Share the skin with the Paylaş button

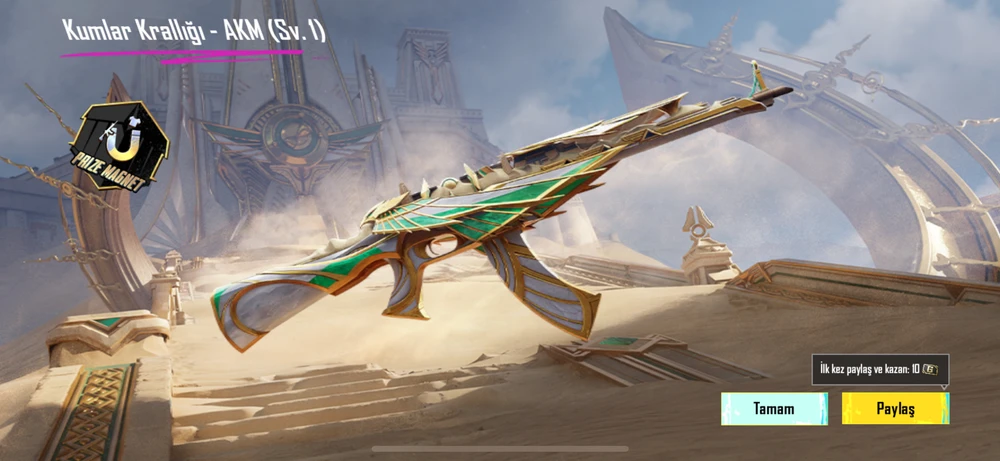pyautogui.click(x=895, y=408)
